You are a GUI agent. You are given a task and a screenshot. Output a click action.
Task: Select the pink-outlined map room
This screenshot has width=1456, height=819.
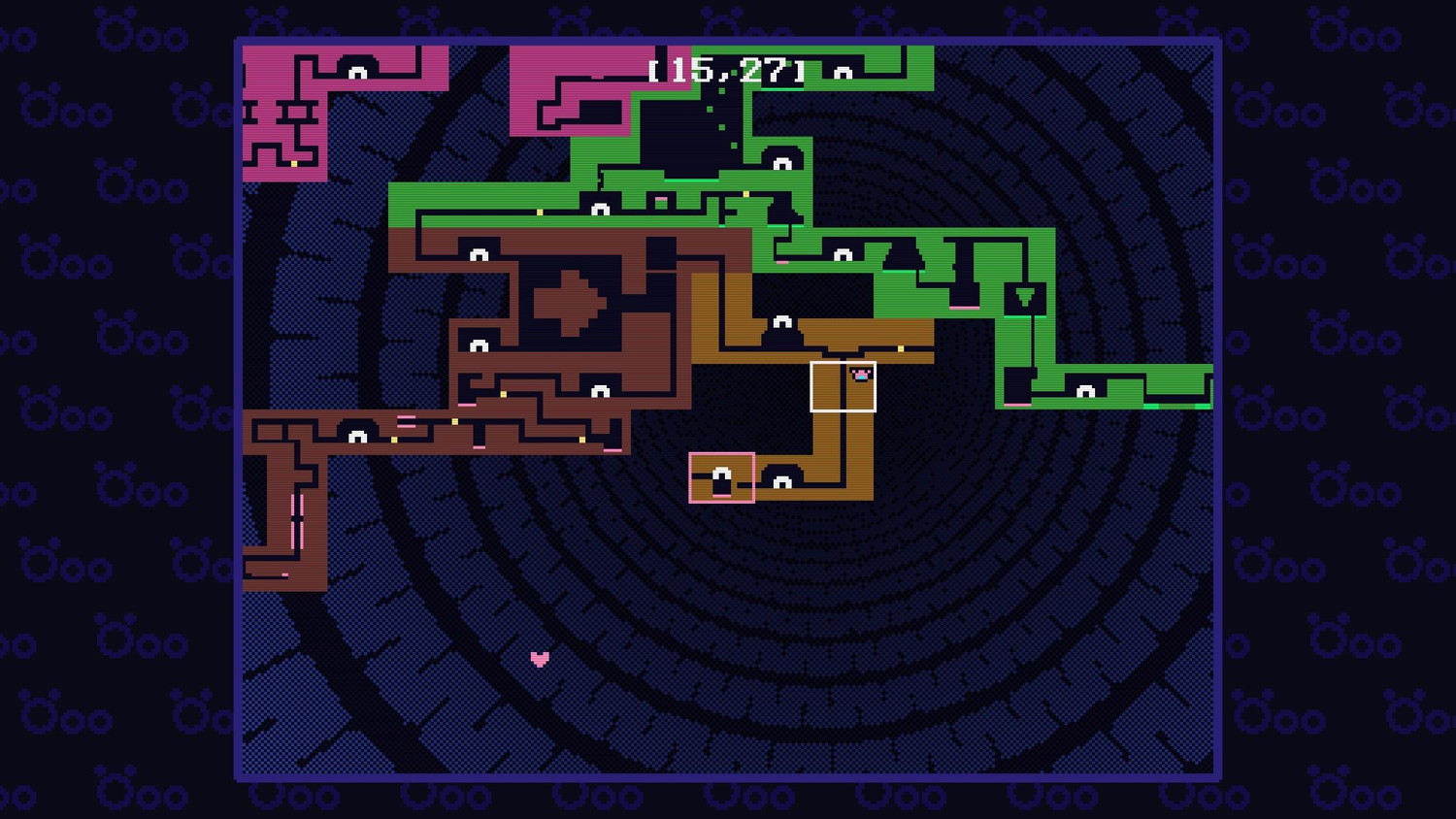[721, 477]
